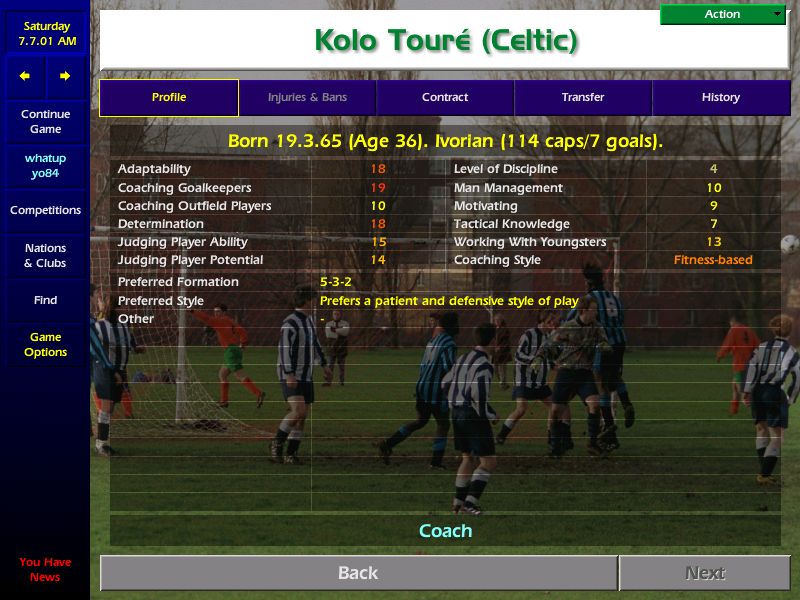Read the You Have News alert

[45, 569]
